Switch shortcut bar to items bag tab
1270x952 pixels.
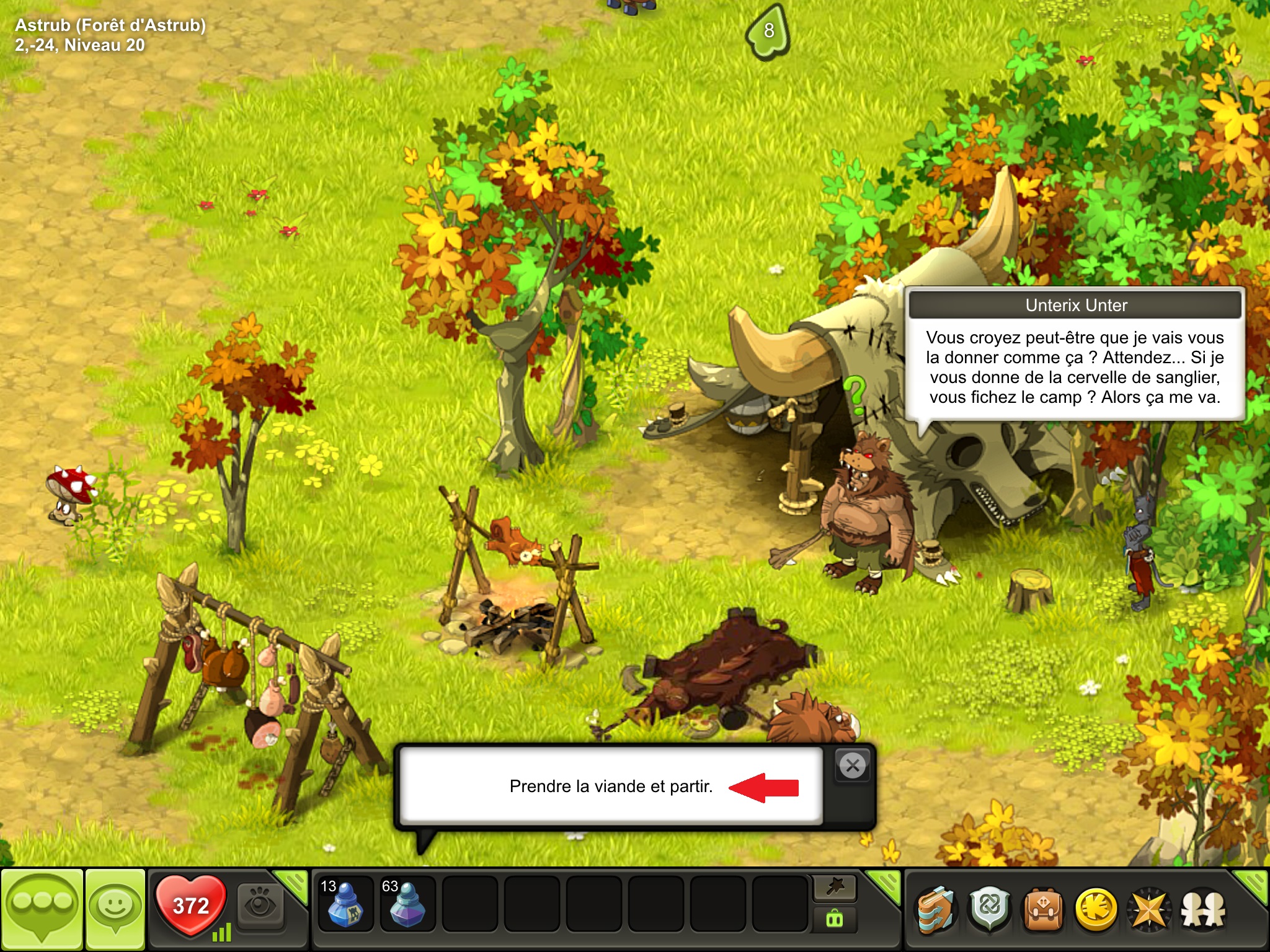pos(835,919)
